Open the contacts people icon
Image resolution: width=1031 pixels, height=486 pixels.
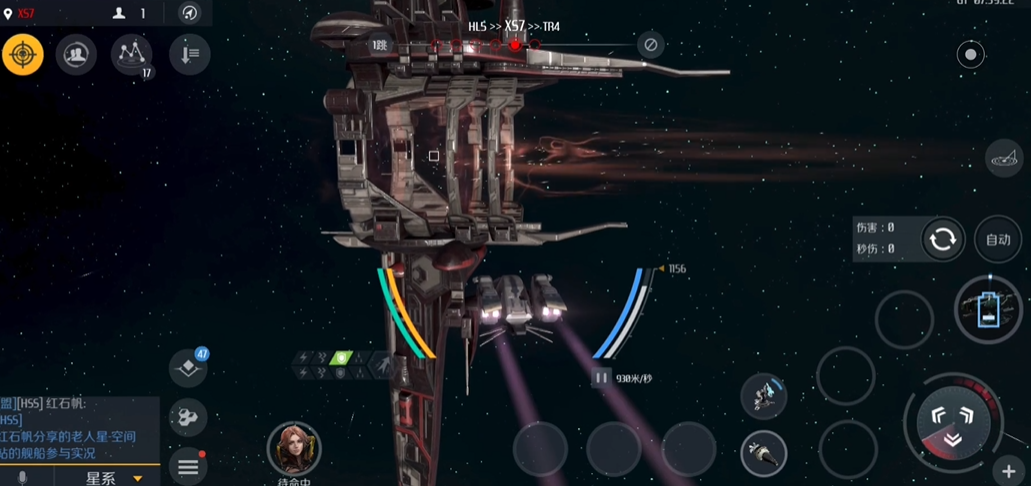tap(76, 55)
